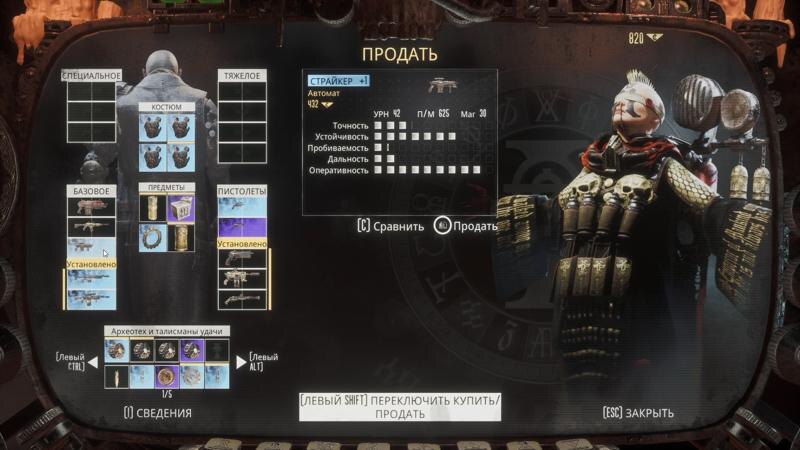This screenshot has height=450, width=800.
Task: Select the highlighted Striker autogun slot
Action: click(x=92, y=246)
